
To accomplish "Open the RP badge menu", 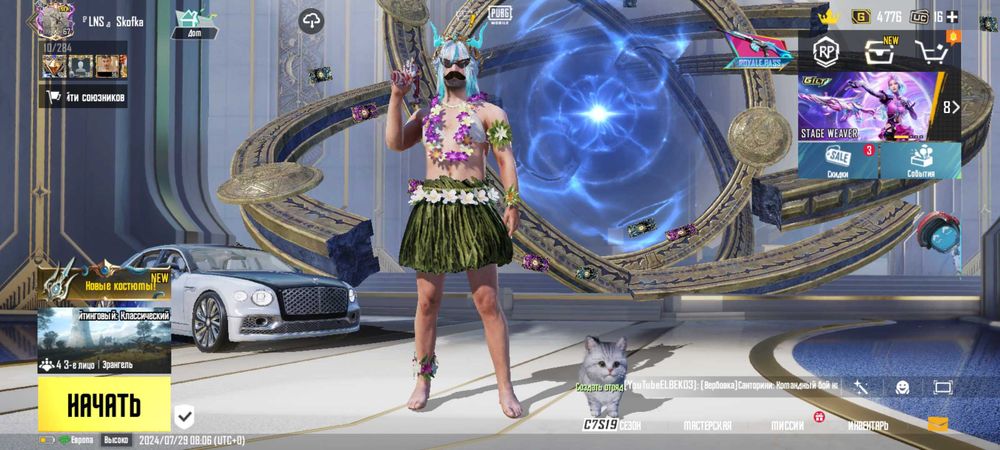I will click(826, 53).
